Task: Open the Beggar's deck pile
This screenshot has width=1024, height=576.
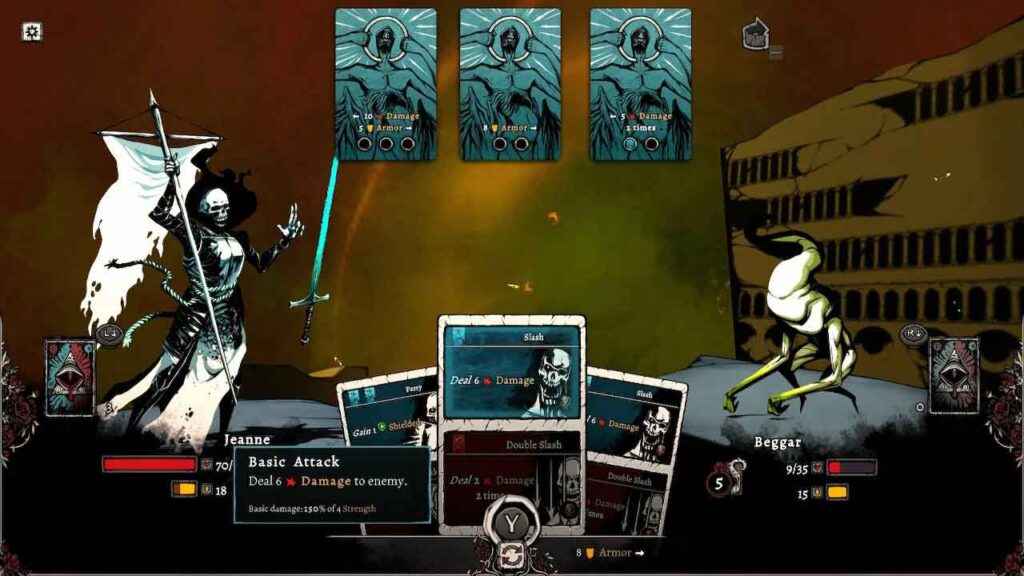Action: coord(953,376)
